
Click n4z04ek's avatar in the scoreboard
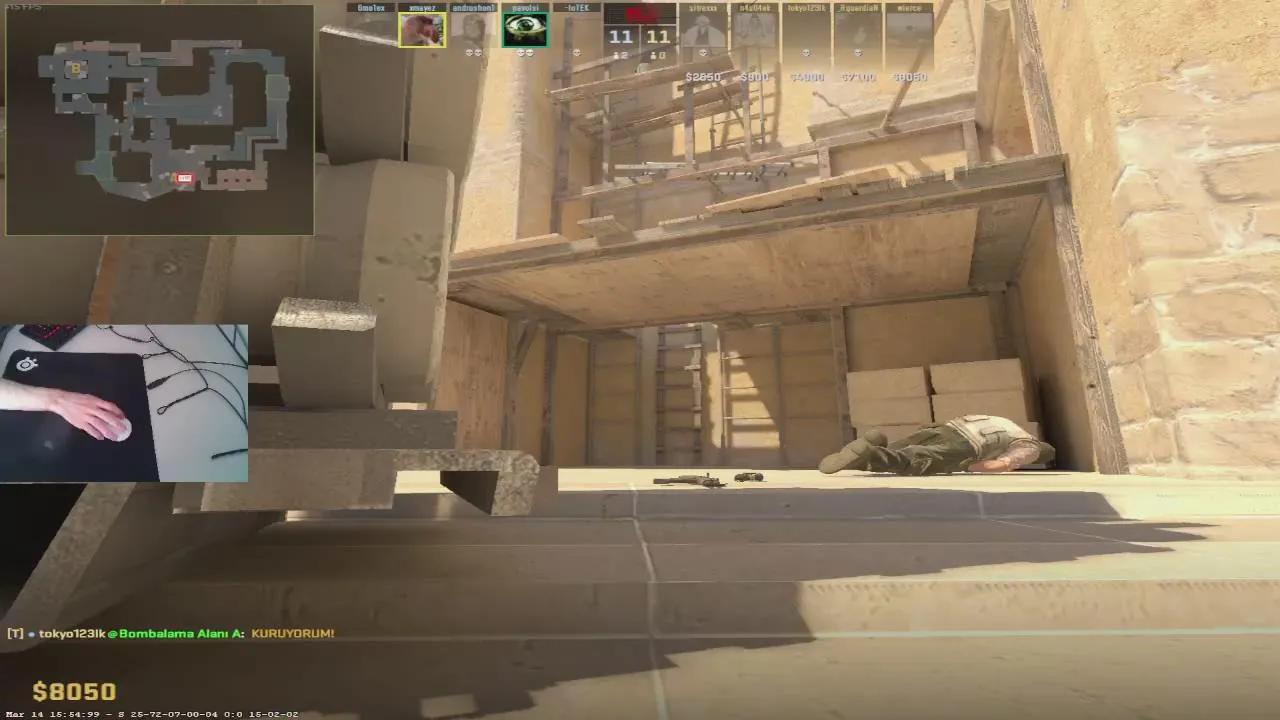[x=756, y=28]
